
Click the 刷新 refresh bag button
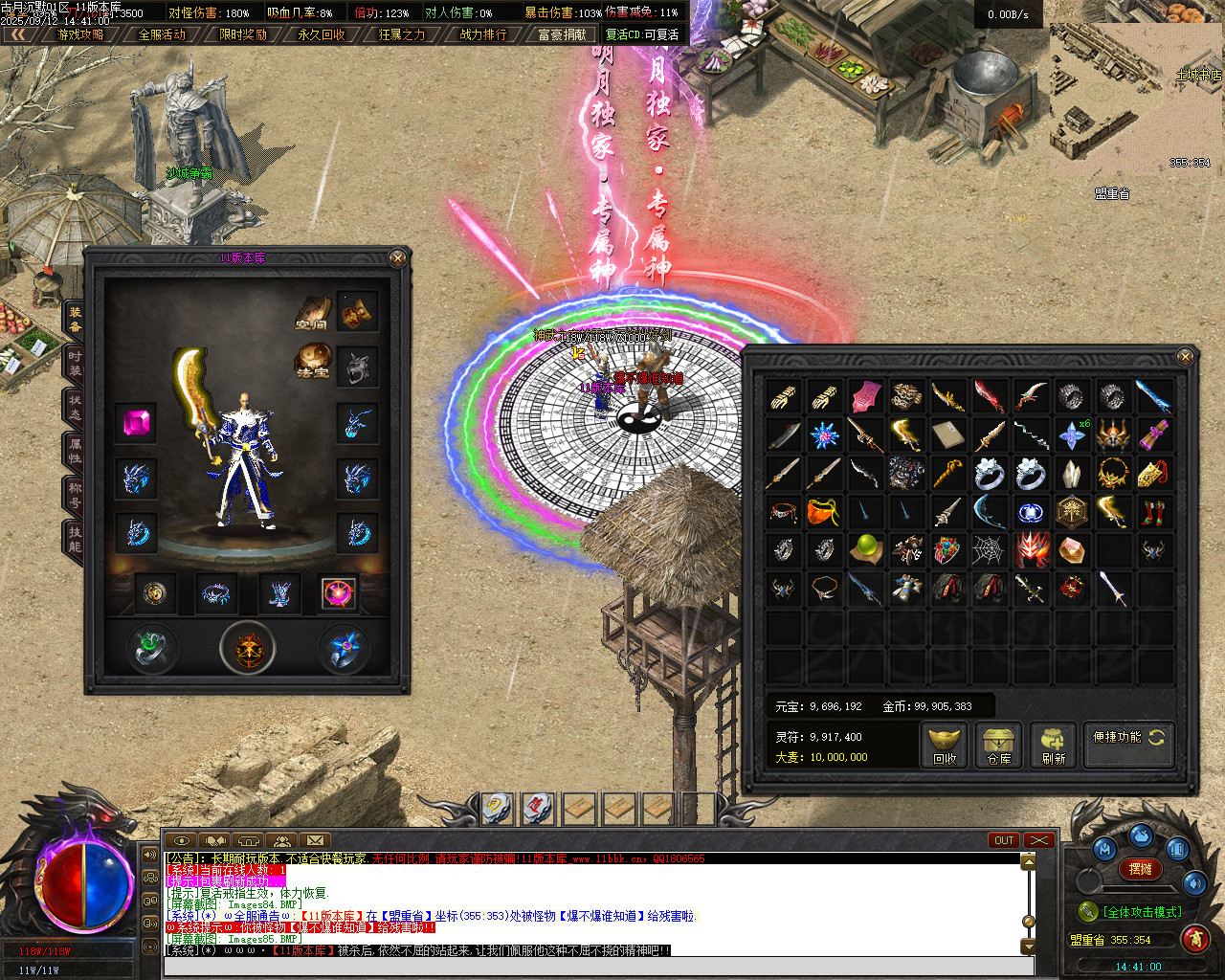click(x=1054, y=745)
